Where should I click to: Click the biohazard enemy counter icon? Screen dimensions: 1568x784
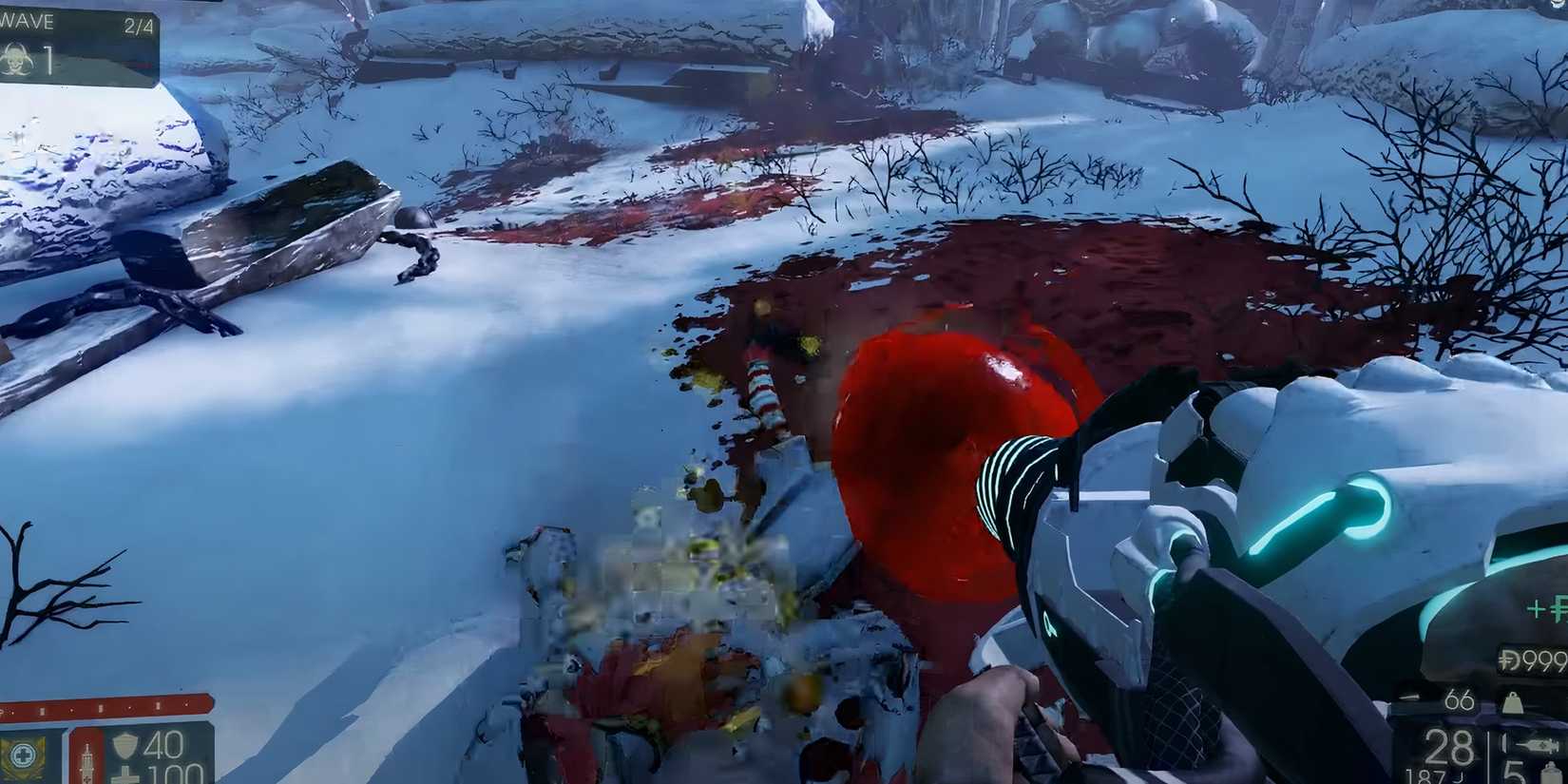16,60
